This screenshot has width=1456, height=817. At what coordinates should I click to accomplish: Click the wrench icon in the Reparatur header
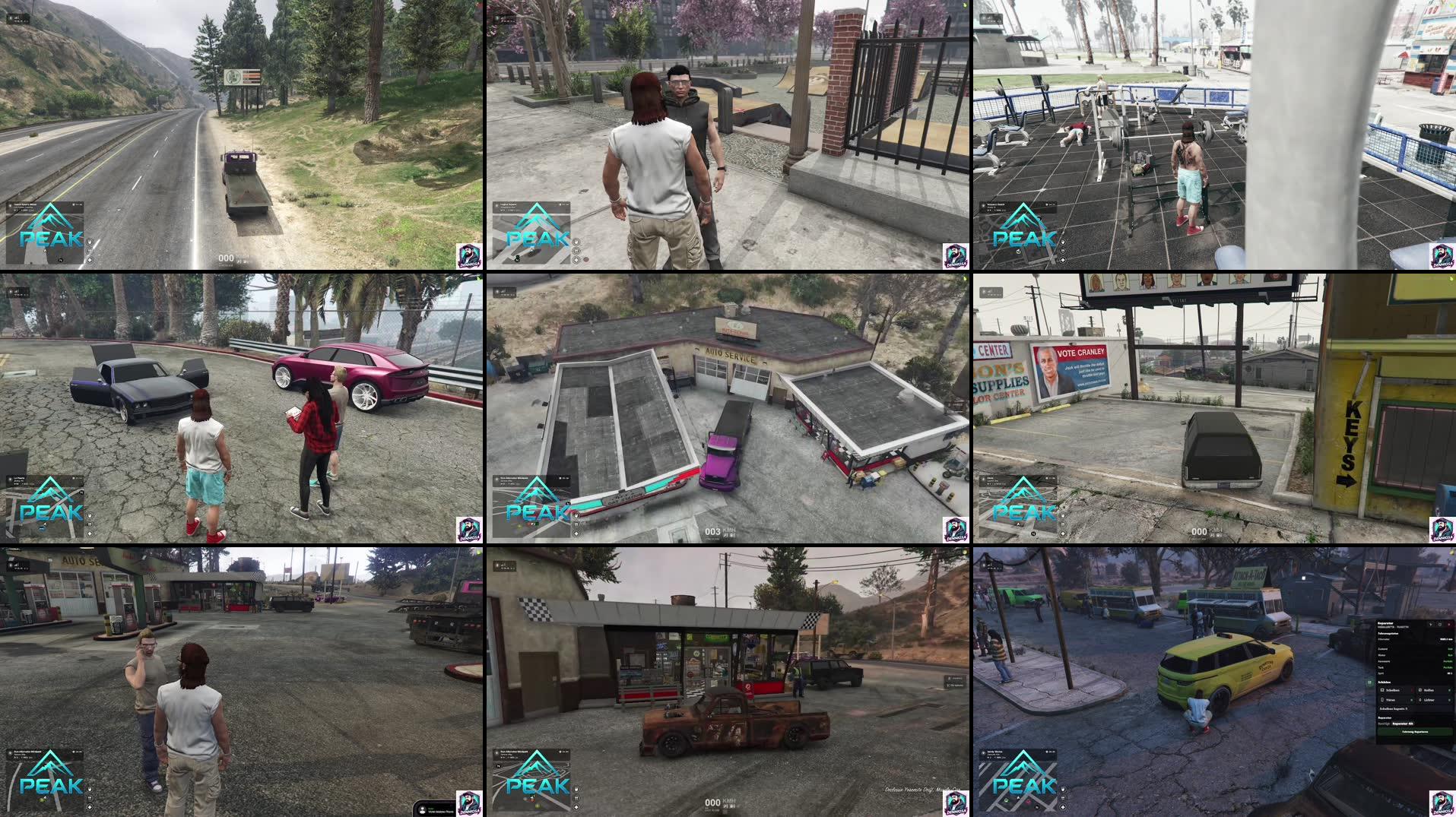tap(1431, 625)
